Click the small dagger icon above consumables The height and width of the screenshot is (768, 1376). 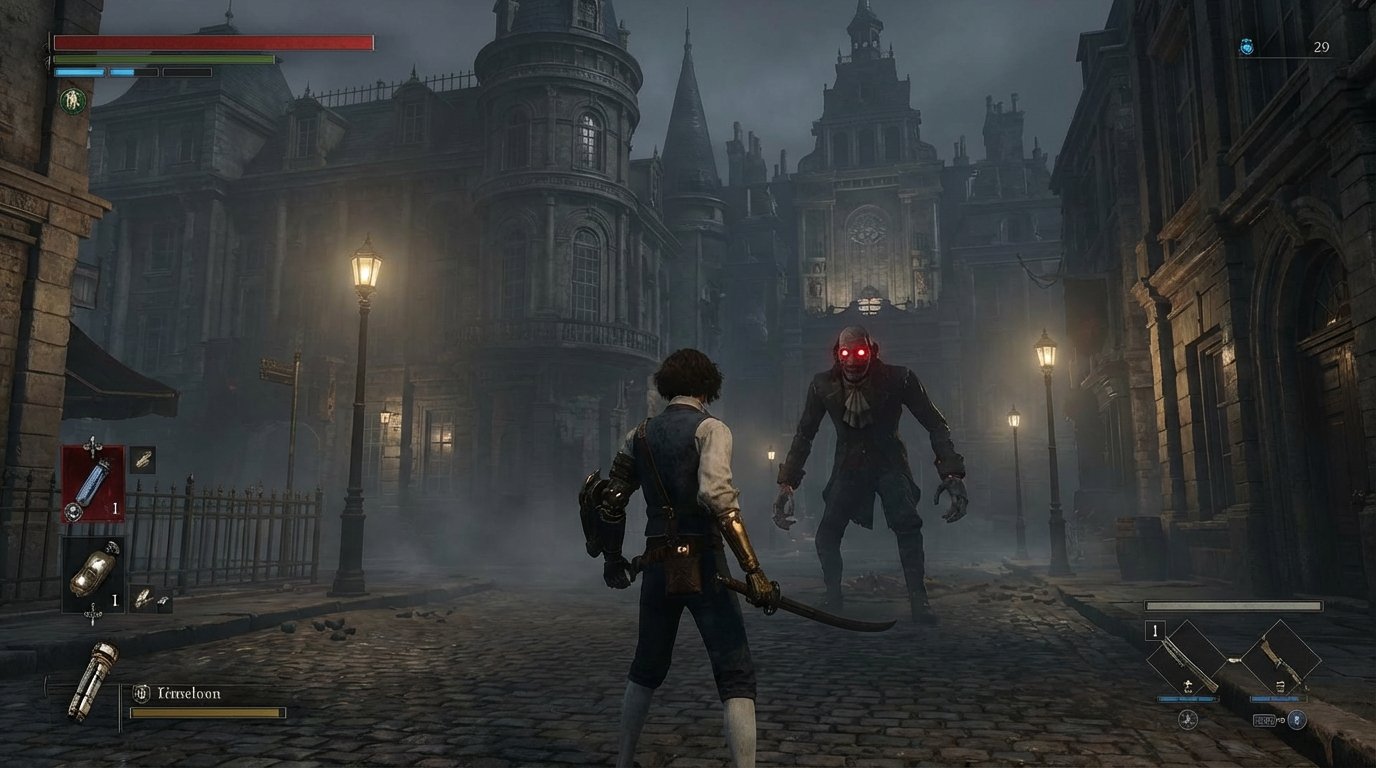point(92,443)
